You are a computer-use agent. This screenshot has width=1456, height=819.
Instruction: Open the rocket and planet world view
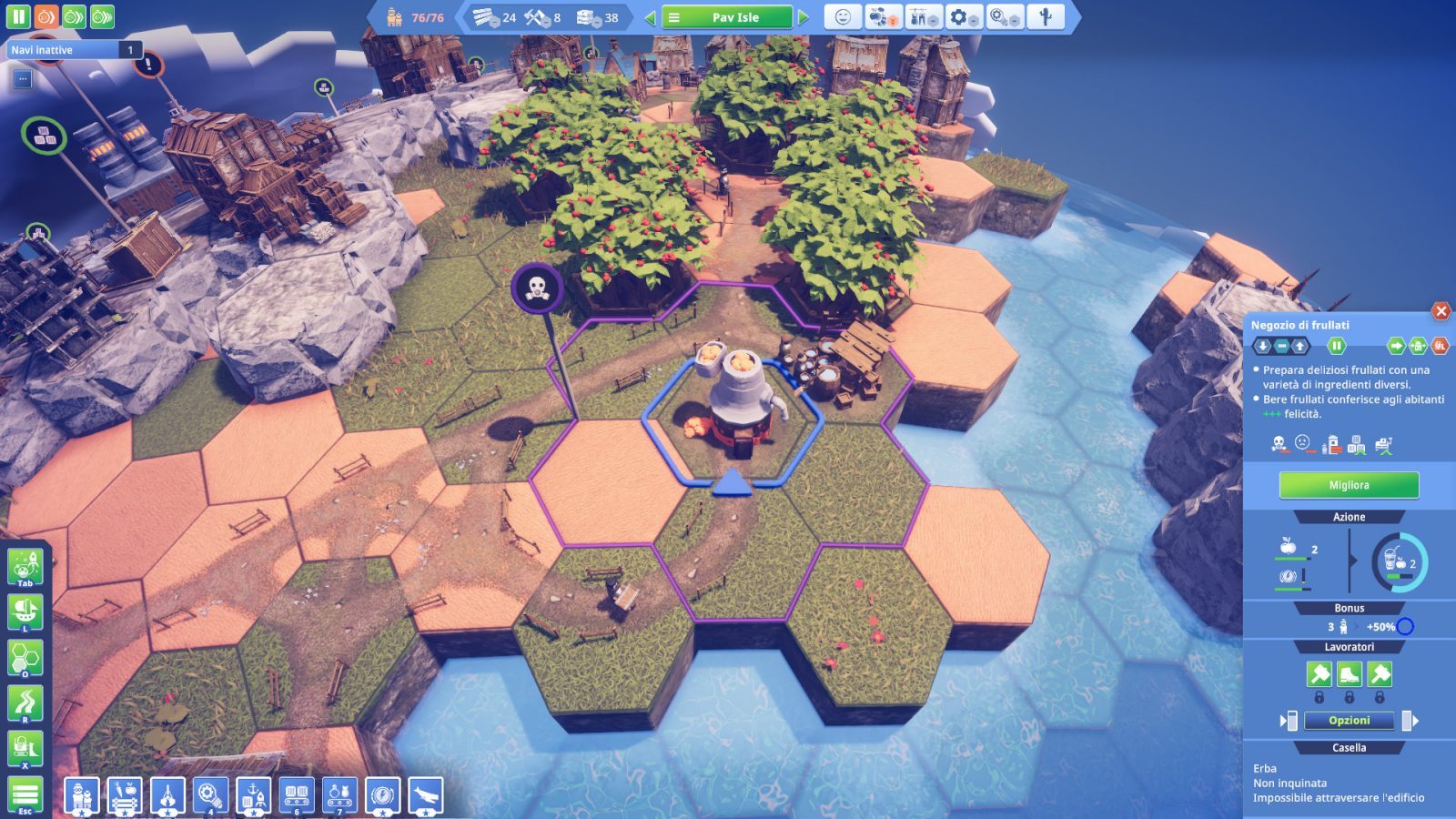(x=25, y=566)
